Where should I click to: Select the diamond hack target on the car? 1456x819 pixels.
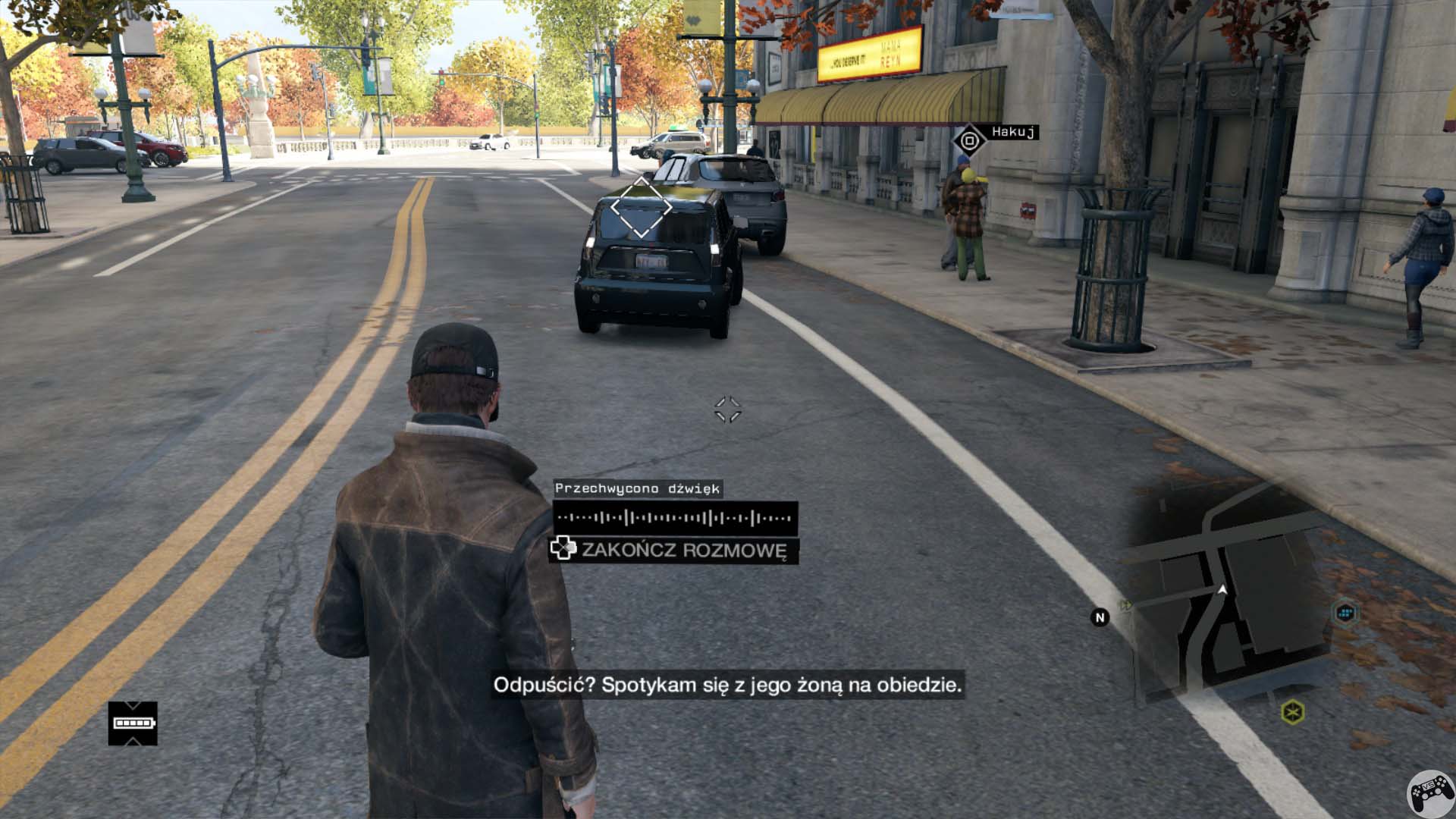[x=642, y=207]
